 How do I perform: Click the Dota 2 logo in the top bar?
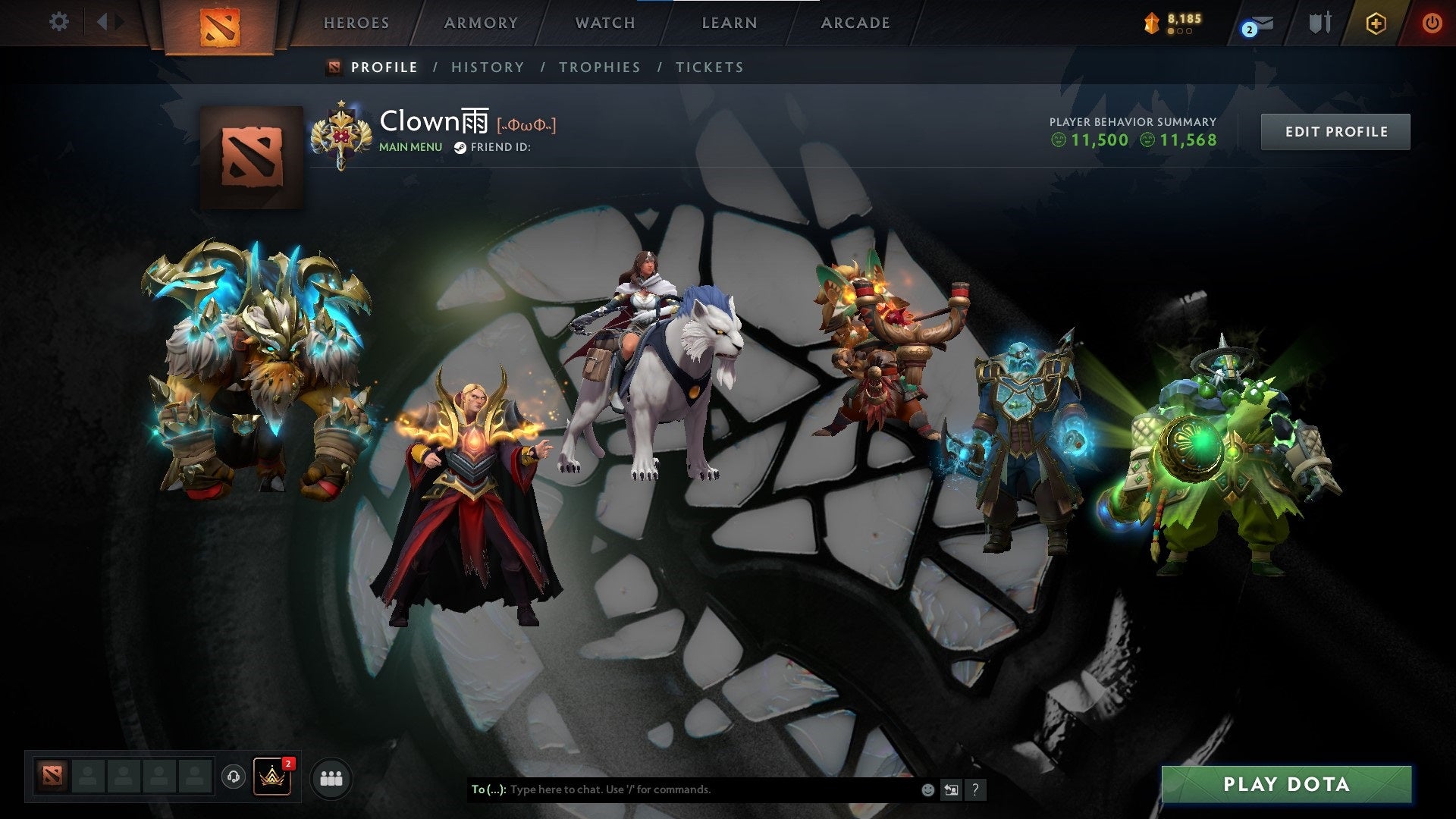click(x=218, y=24)
